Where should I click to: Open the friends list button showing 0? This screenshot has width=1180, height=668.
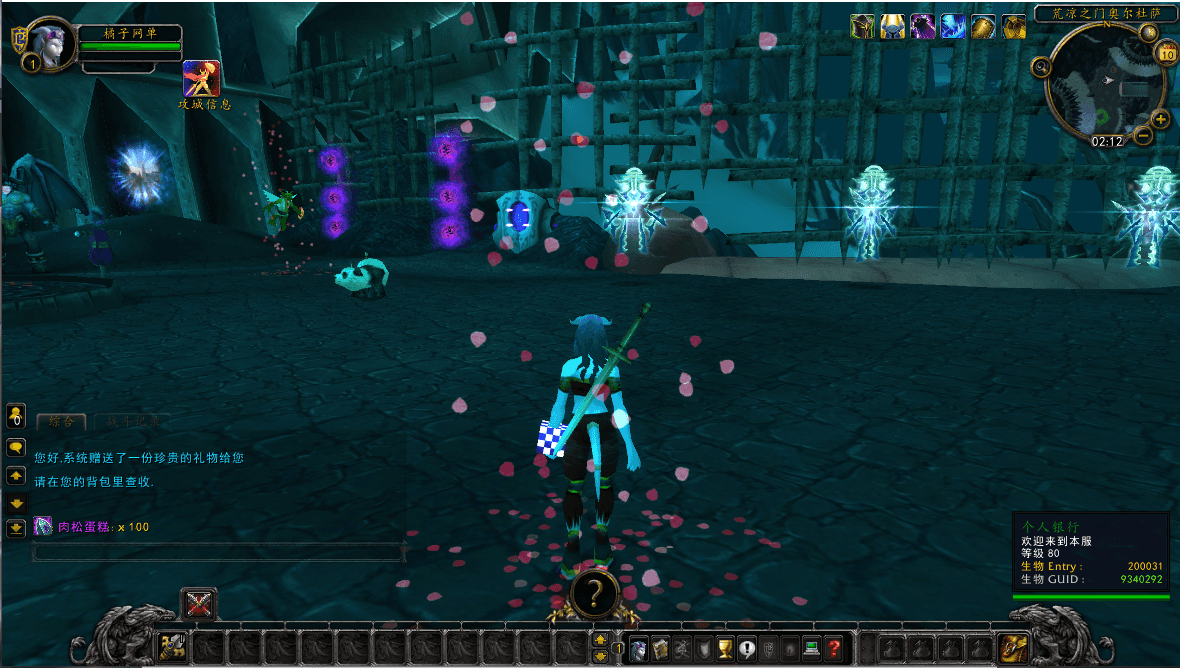pos(16,415)
